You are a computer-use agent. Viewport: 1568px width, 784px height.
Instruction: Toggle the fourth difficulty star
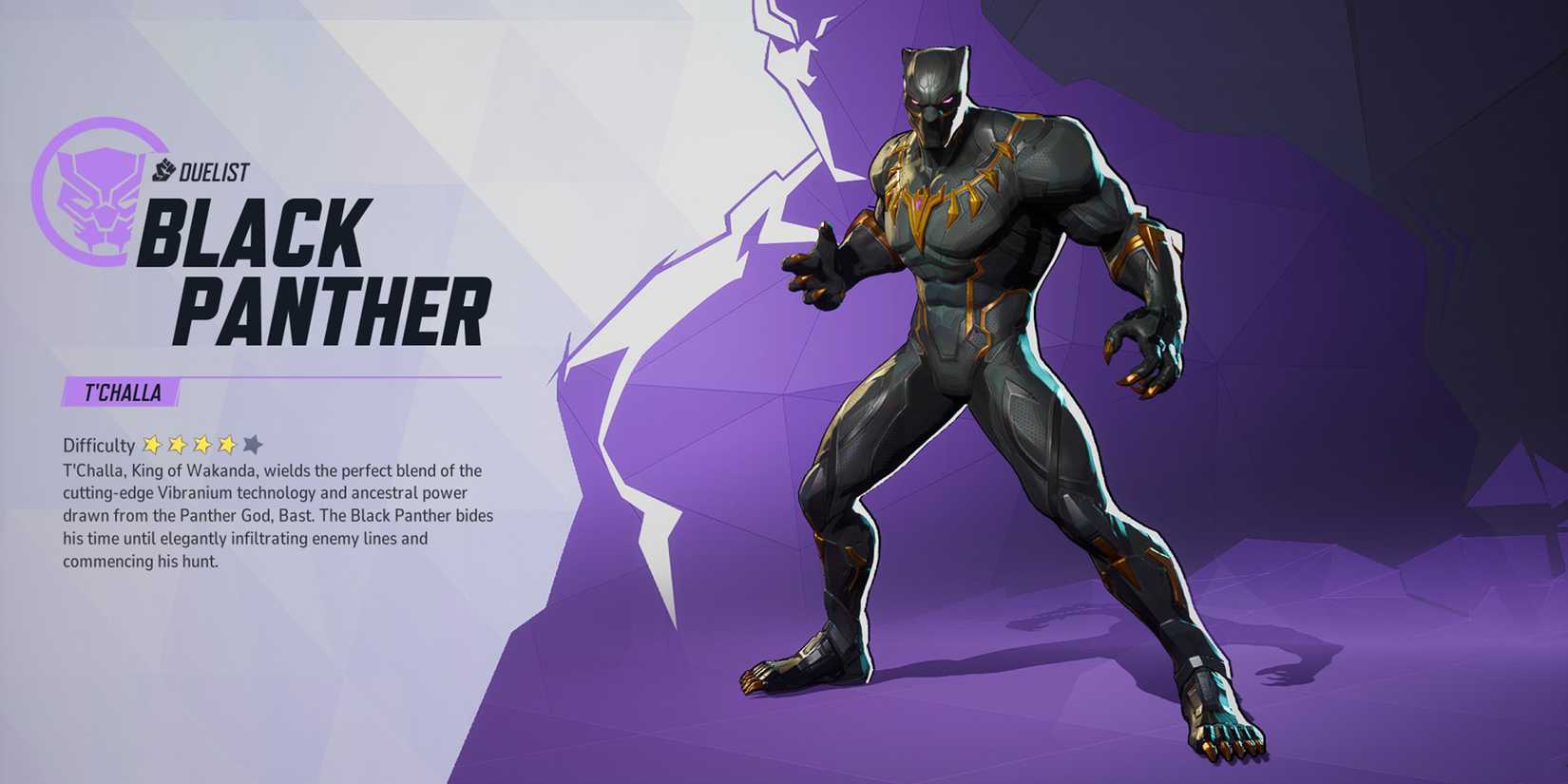point(225,441)
